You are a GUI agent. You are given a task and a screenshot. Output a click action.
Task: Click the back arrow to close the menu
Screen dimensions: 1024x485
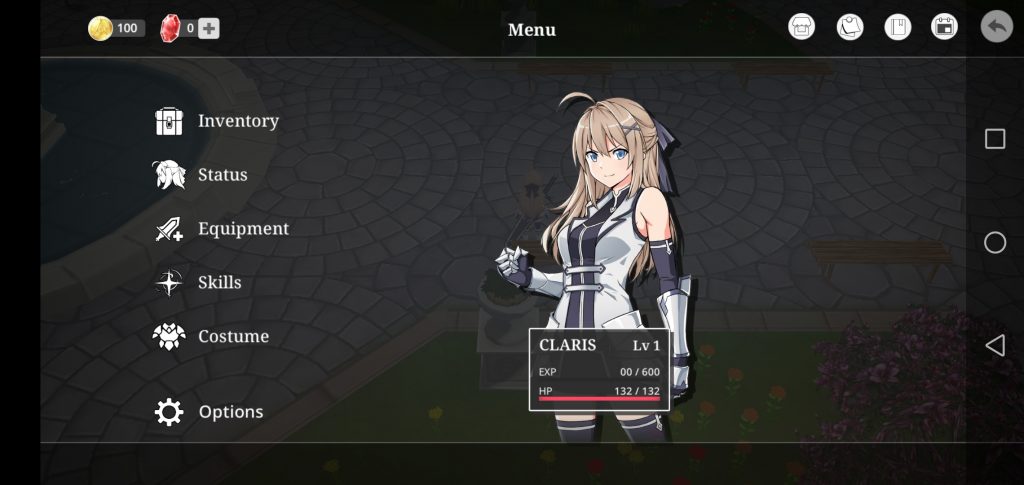click(x=996, y=26)
